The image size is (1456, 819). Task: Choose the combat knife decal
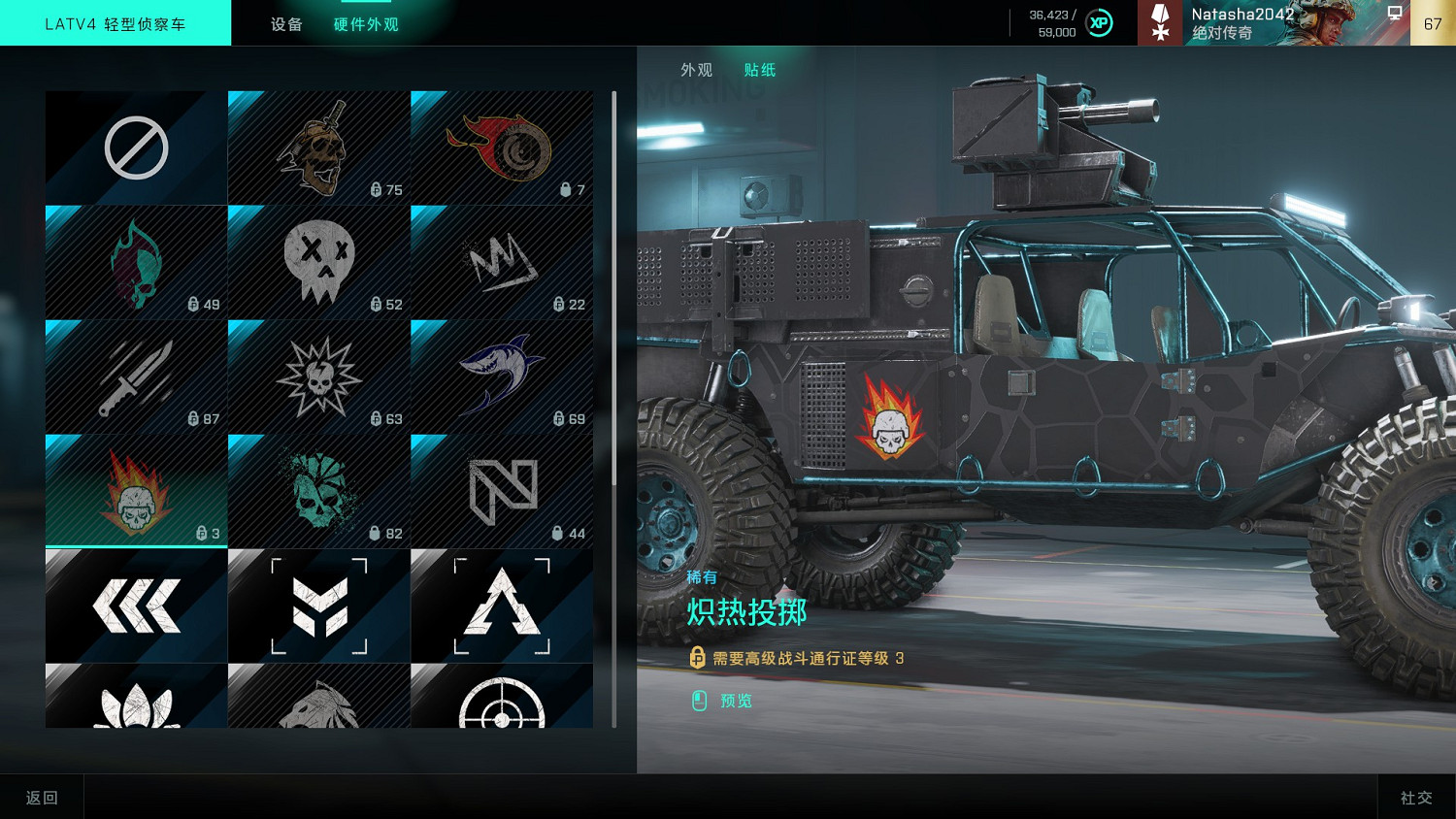pos(136,377)
